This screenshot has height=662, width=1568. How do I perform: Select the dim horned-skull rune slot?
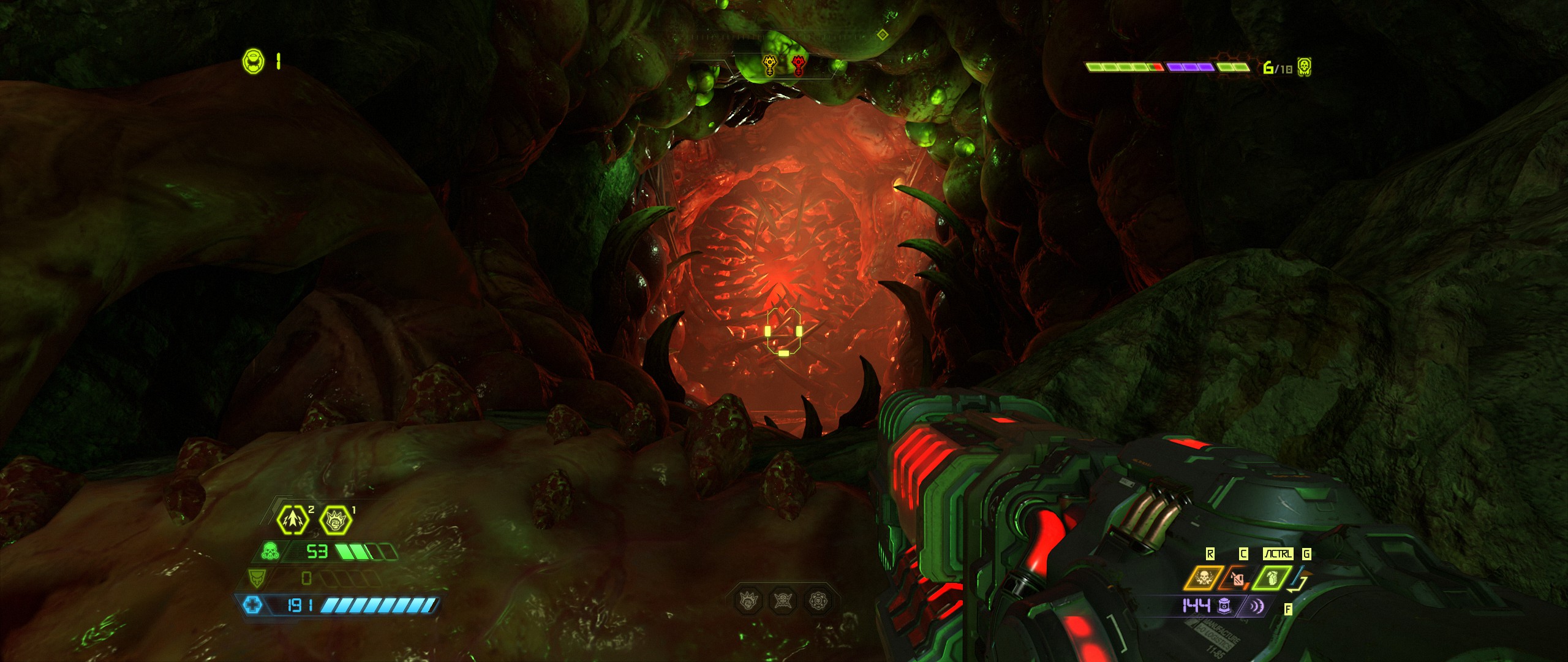(783, 601)
